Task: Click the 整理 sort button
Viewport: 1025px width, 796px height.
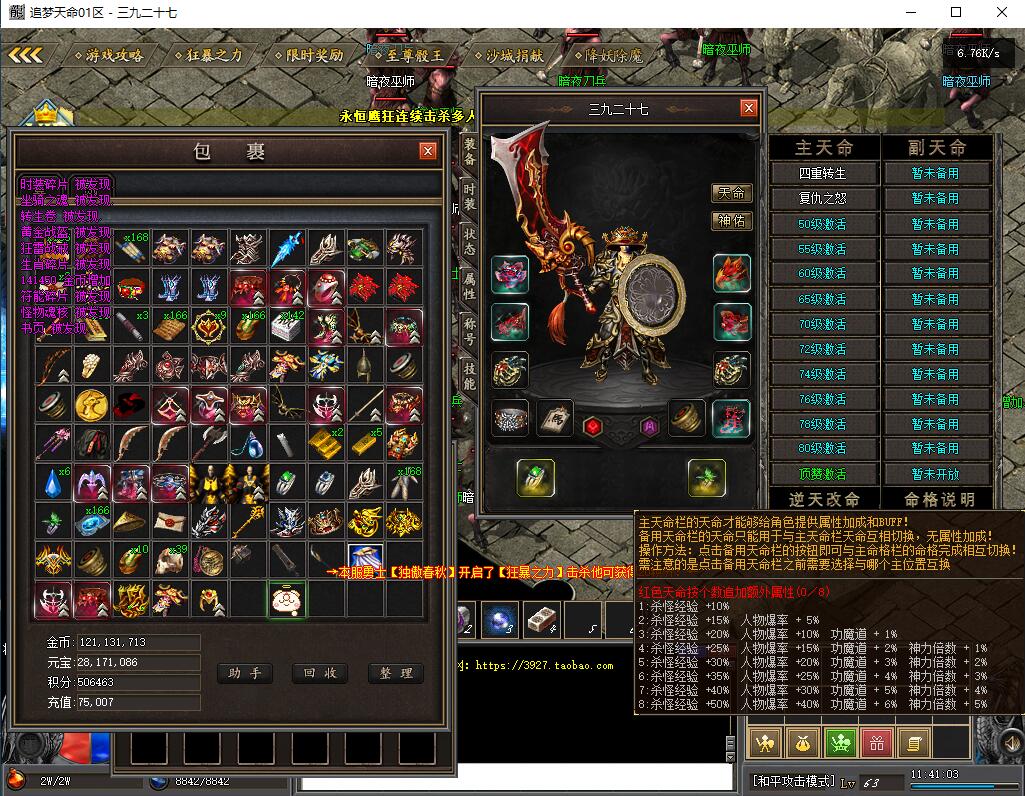Action: click(x=395, y=673)
